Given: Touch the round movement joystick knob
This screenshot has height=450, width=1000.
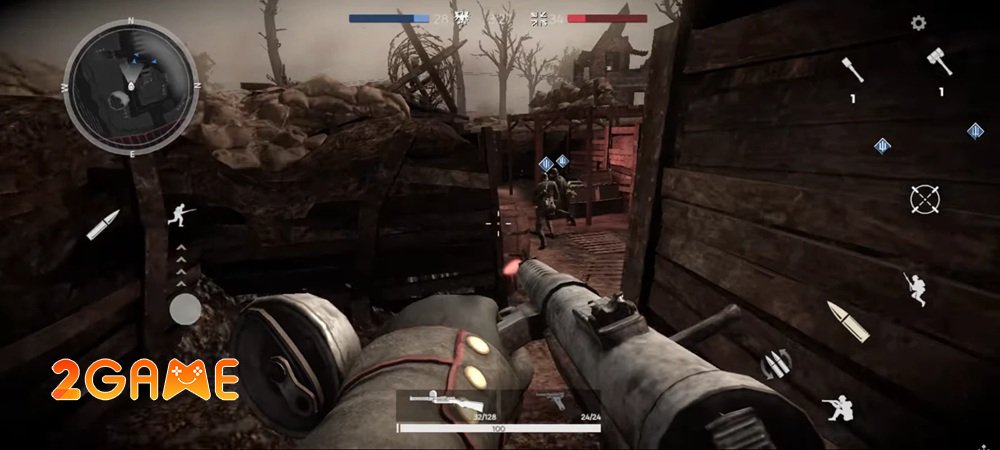Looking at the screenshot, I should (x=184, y=310).
